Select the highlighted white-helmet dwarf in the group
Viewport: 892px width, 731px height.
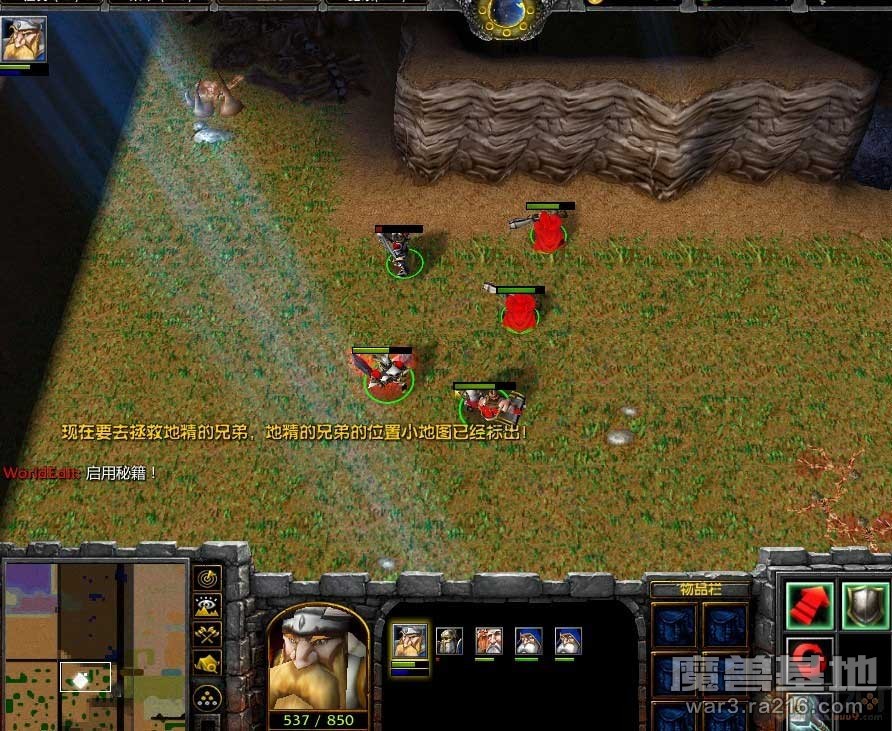pyautogui.click(x=409, y=641)
